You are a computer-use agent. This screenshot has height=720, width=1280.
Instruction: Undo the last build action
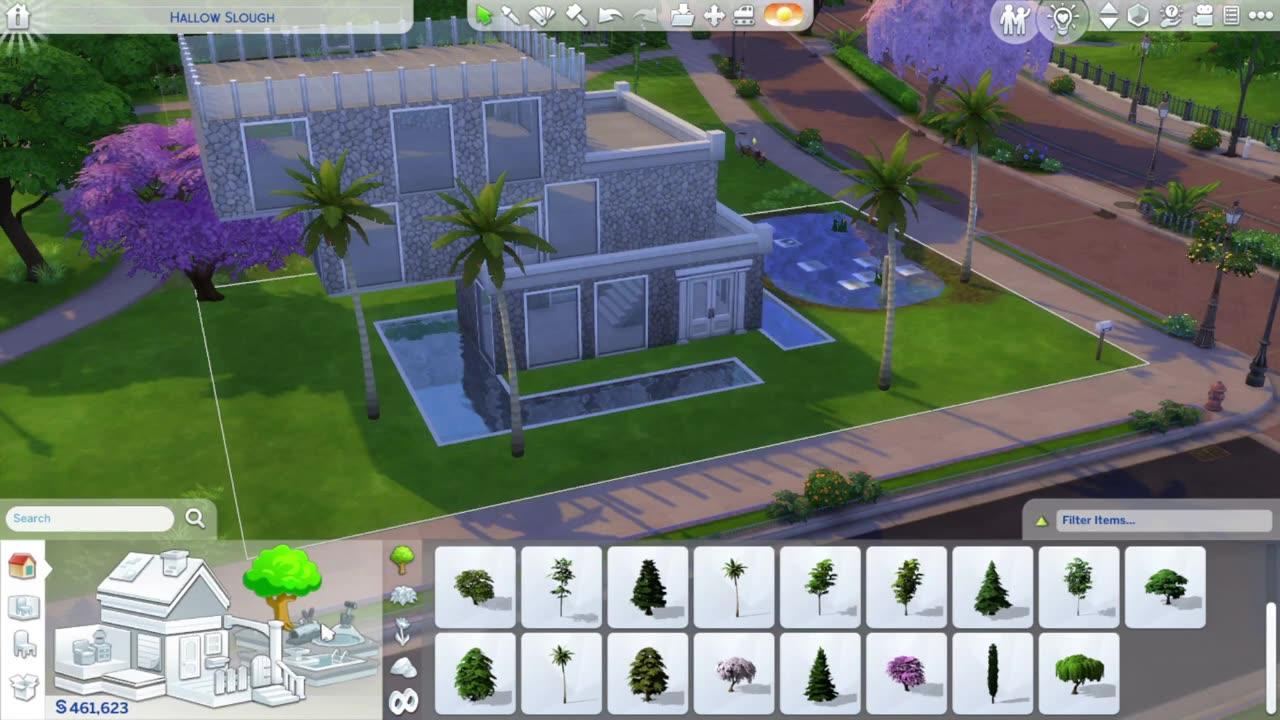tap(612, 14)
